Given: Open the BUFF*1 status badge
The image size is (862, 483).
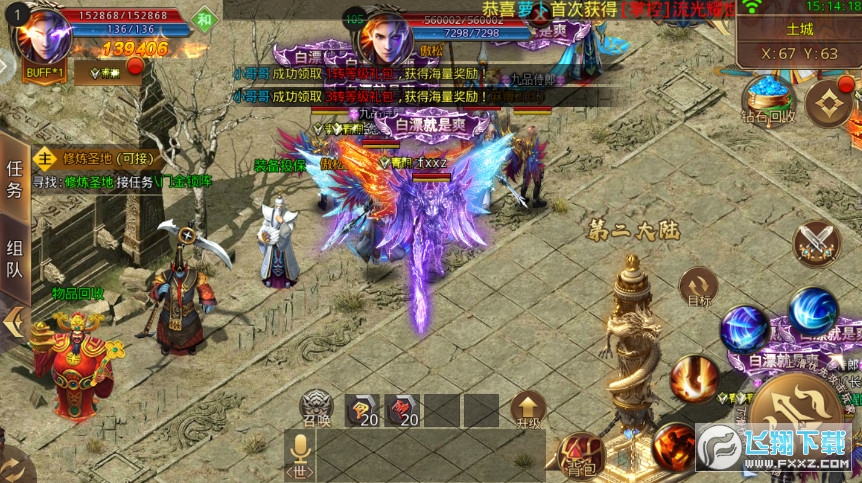Looking at the screenshot, I should [x=42, y=73].
